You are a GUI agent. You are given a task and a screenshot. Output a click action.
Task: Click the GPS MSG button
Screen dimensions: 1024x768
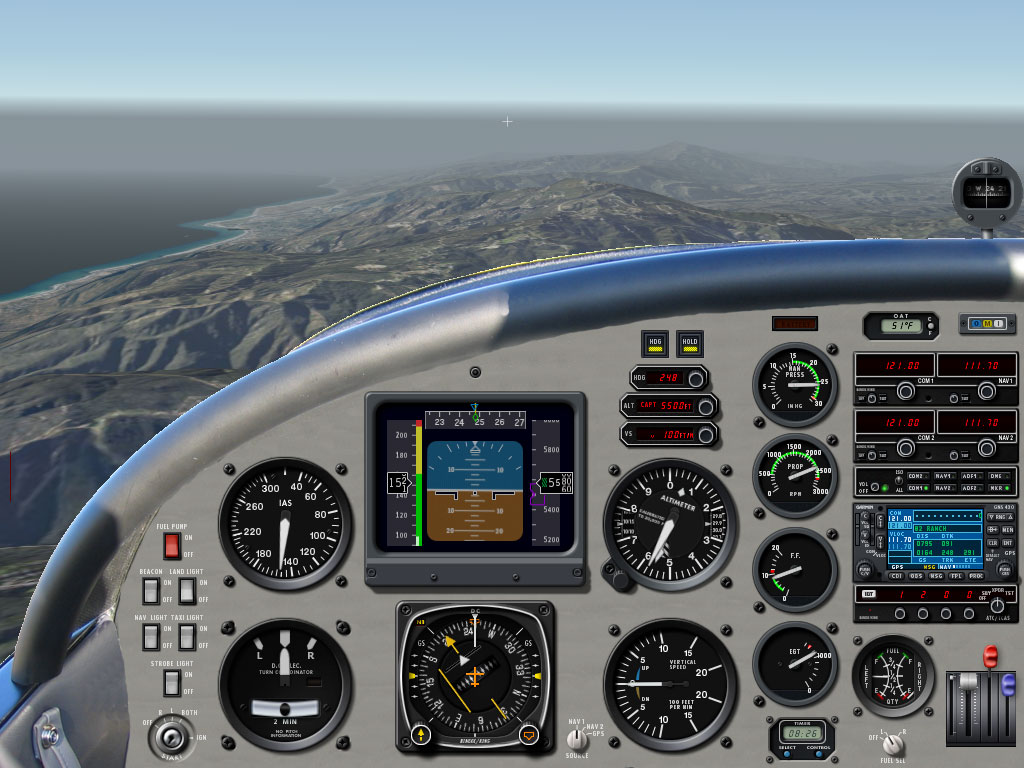click(x=936, y=576)
